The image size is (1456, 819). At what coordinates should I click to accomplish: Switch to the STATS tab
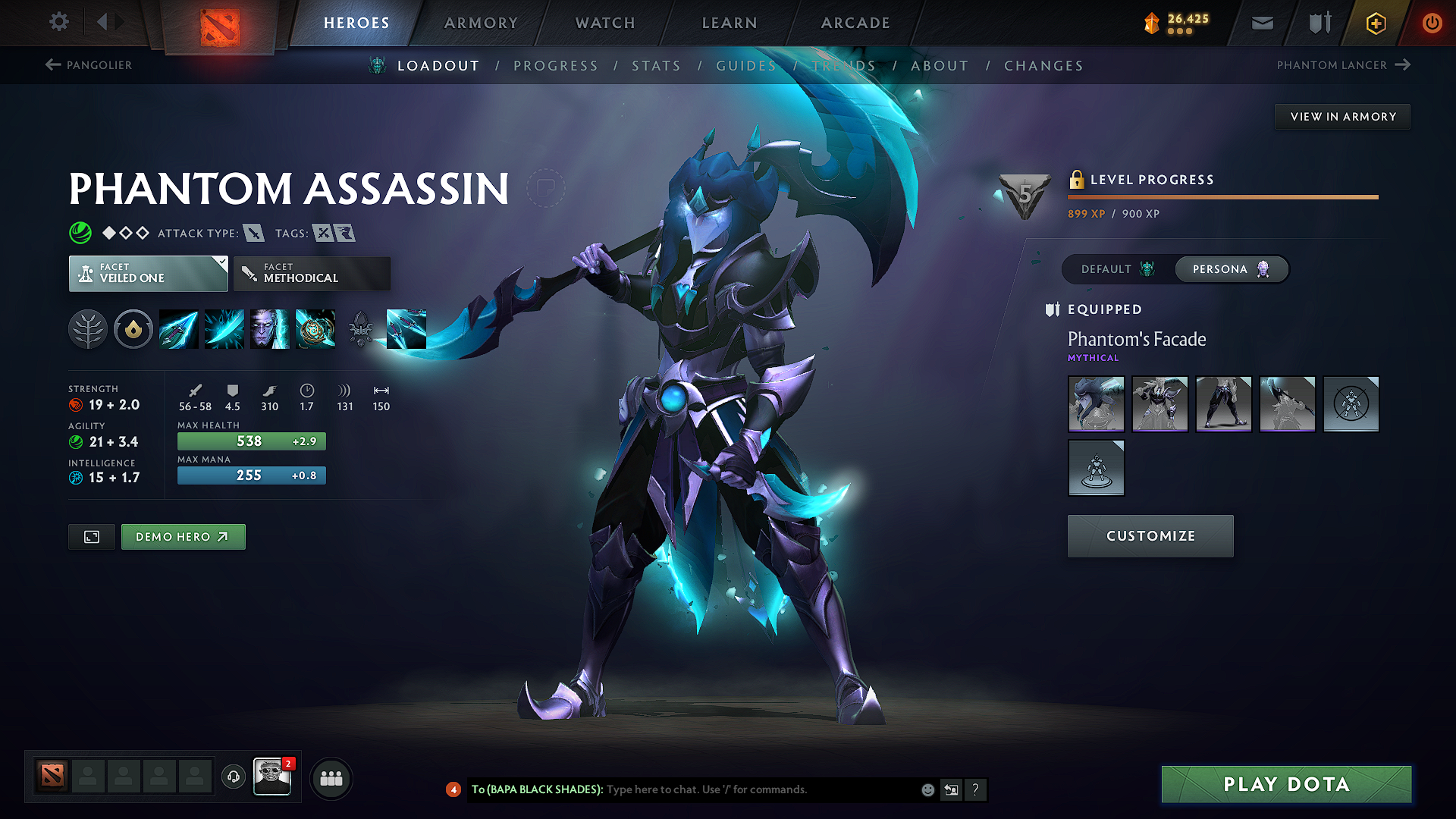pos(656,65)
